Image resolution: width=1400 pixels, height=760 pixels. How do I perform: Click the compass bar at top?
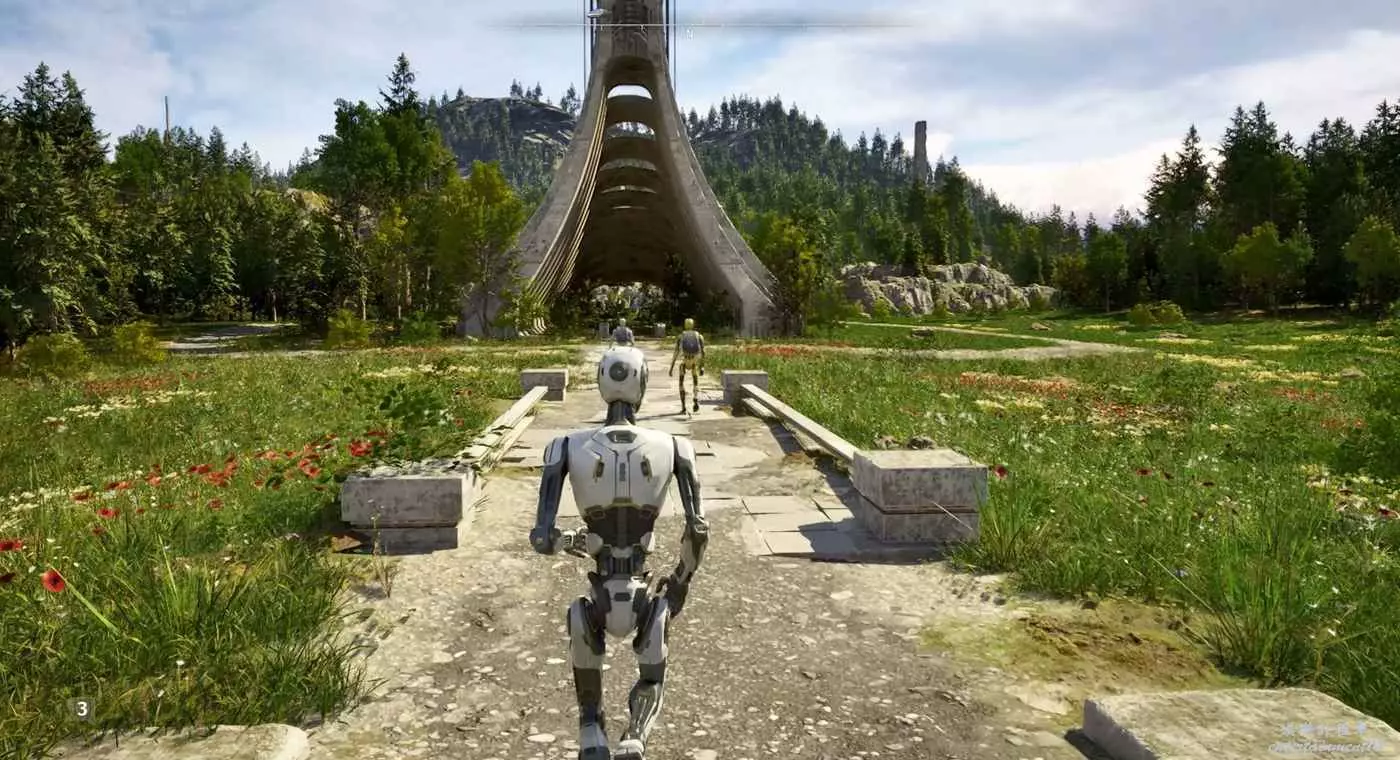point(700,25)
